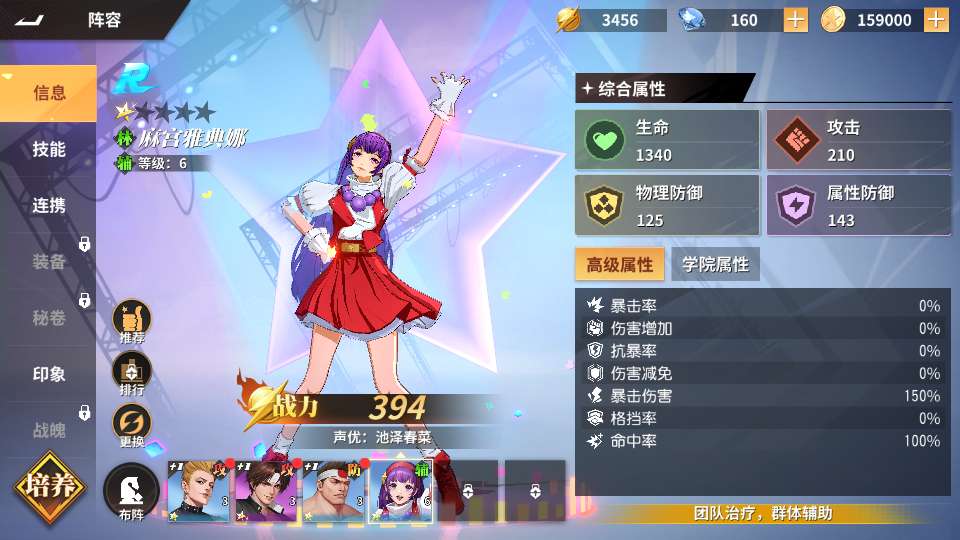
Task: Select the 印象 impression tab
Action: (x=49, y=374)
